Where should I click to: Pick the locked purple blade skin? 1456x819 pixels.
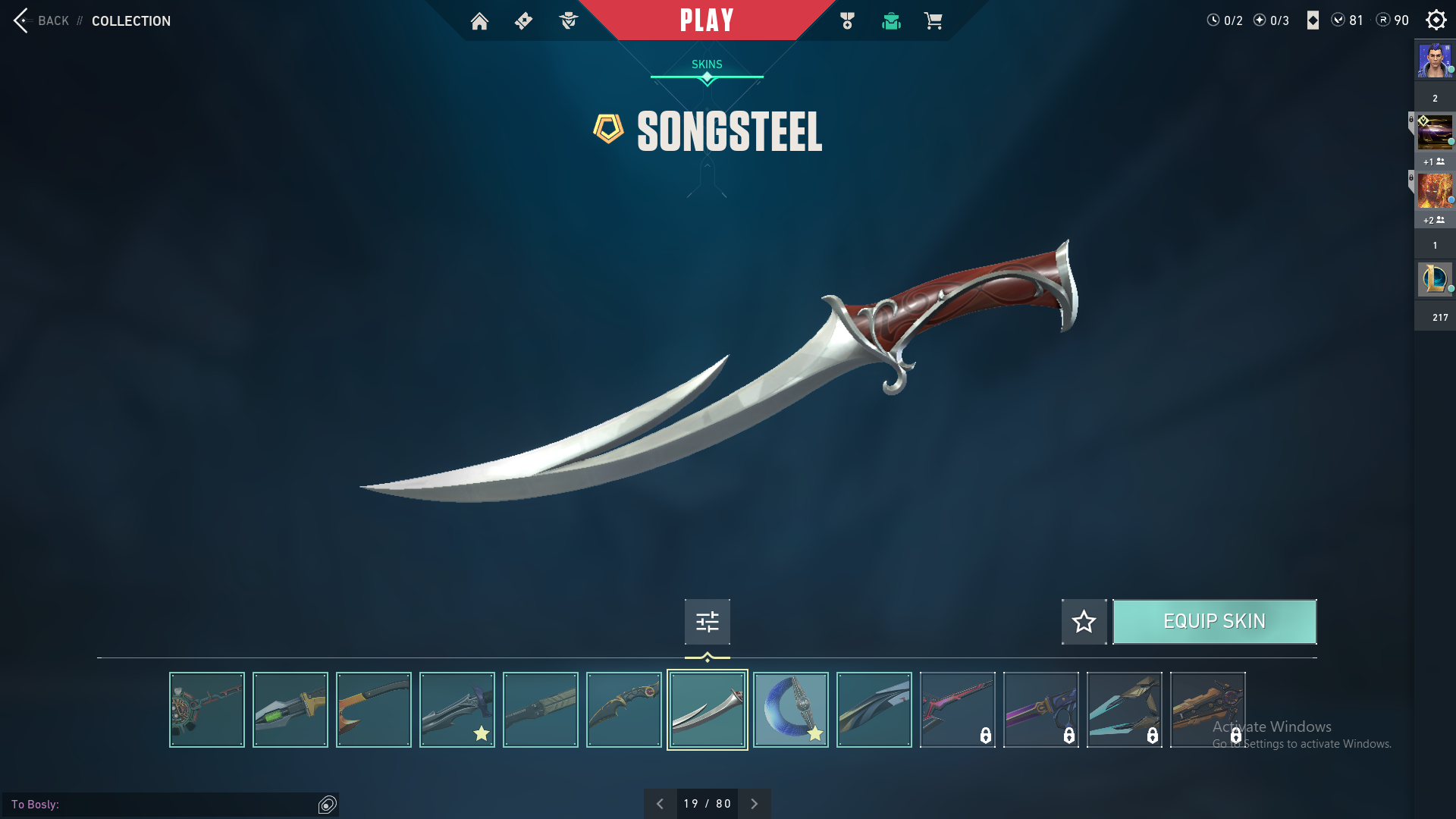click(1040, 710)
